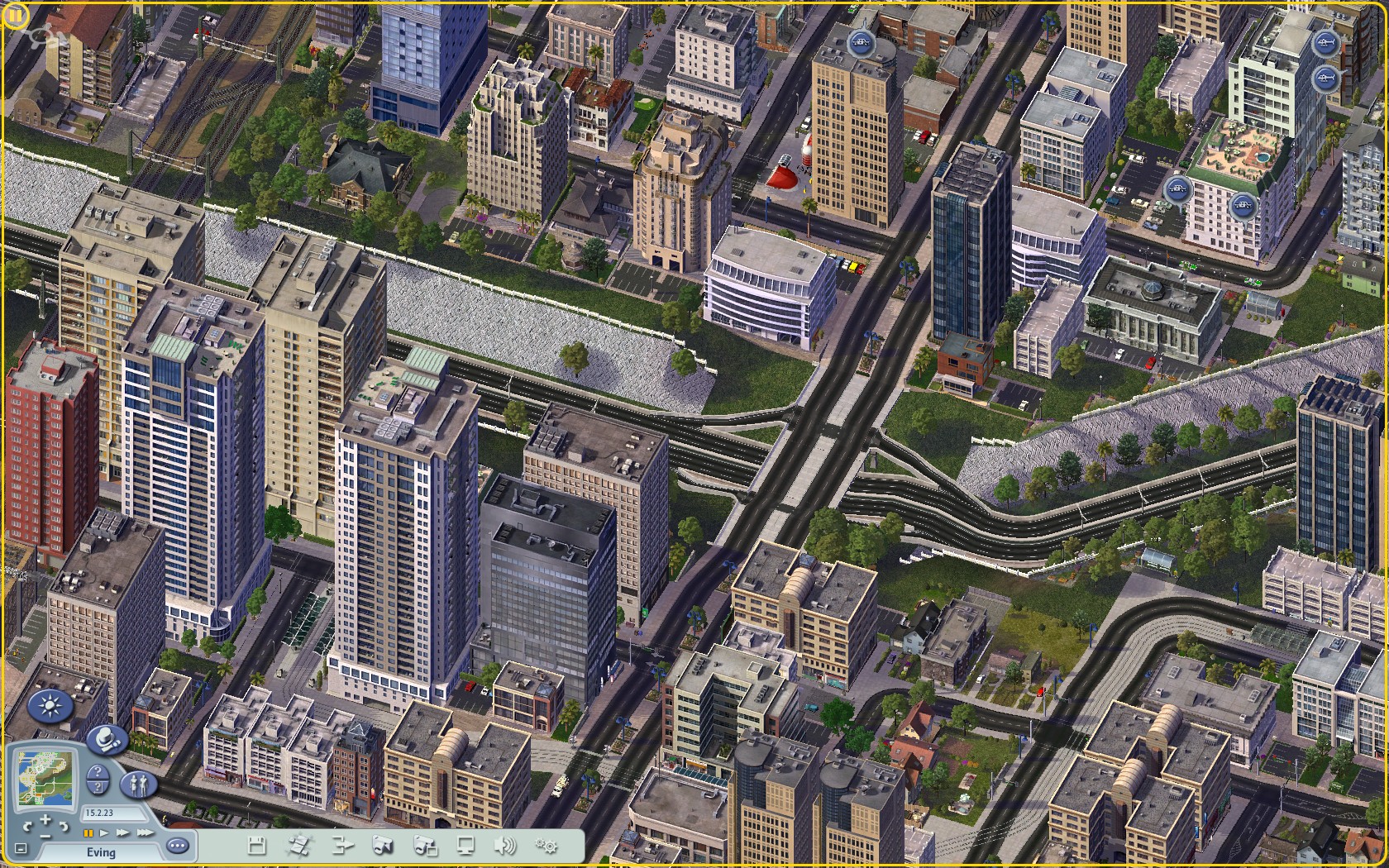Open Mayor Mode with the top hat button
1389x868 pixels.
(x=107, y=738)
